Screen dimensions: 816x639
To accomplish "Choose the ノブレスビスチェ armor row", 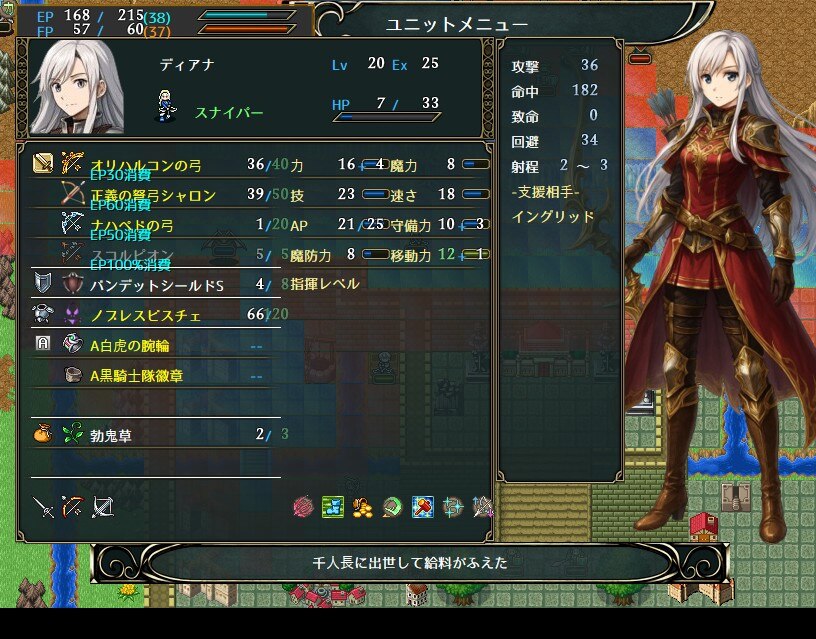I will click(x=150, y=315).
